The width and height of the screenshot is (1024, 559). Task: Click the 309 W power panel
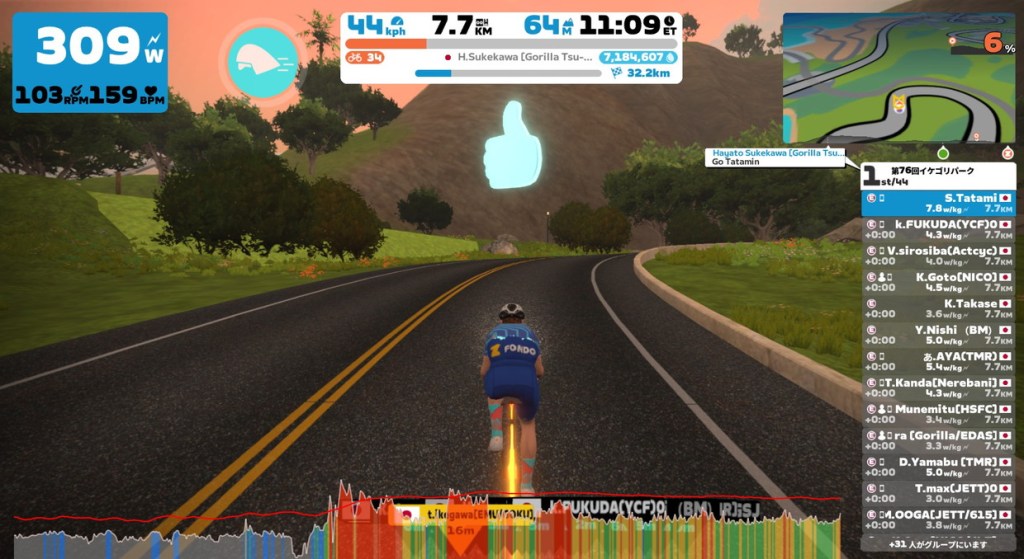point(90,62)
